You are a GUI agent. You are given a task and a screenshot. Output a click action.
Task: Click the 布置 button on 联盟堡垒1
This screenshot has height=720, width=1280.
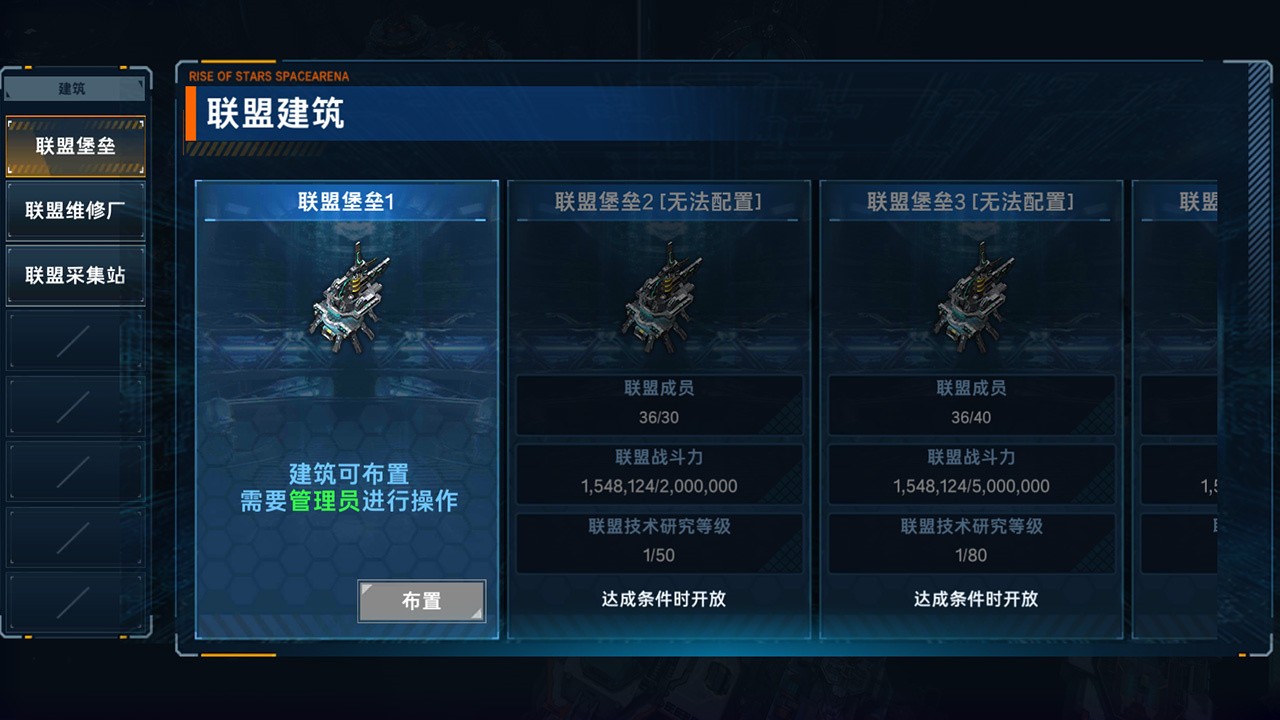pyautogui.click(x=421, y=601)
